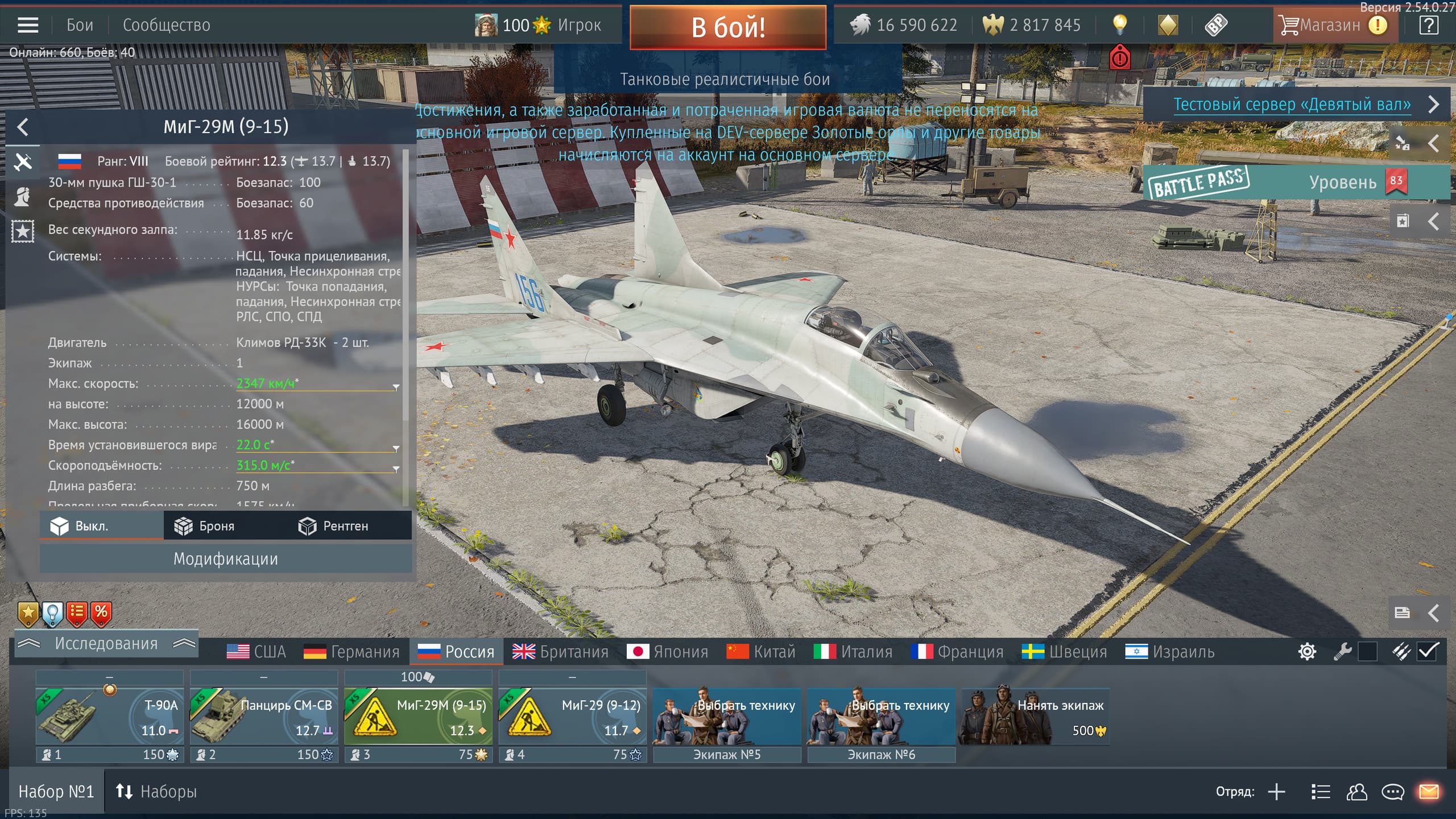The width and height of the screenshot is (1456, 819).
Task: Open the Battle Pass level banner
Action: (1296, 182)
